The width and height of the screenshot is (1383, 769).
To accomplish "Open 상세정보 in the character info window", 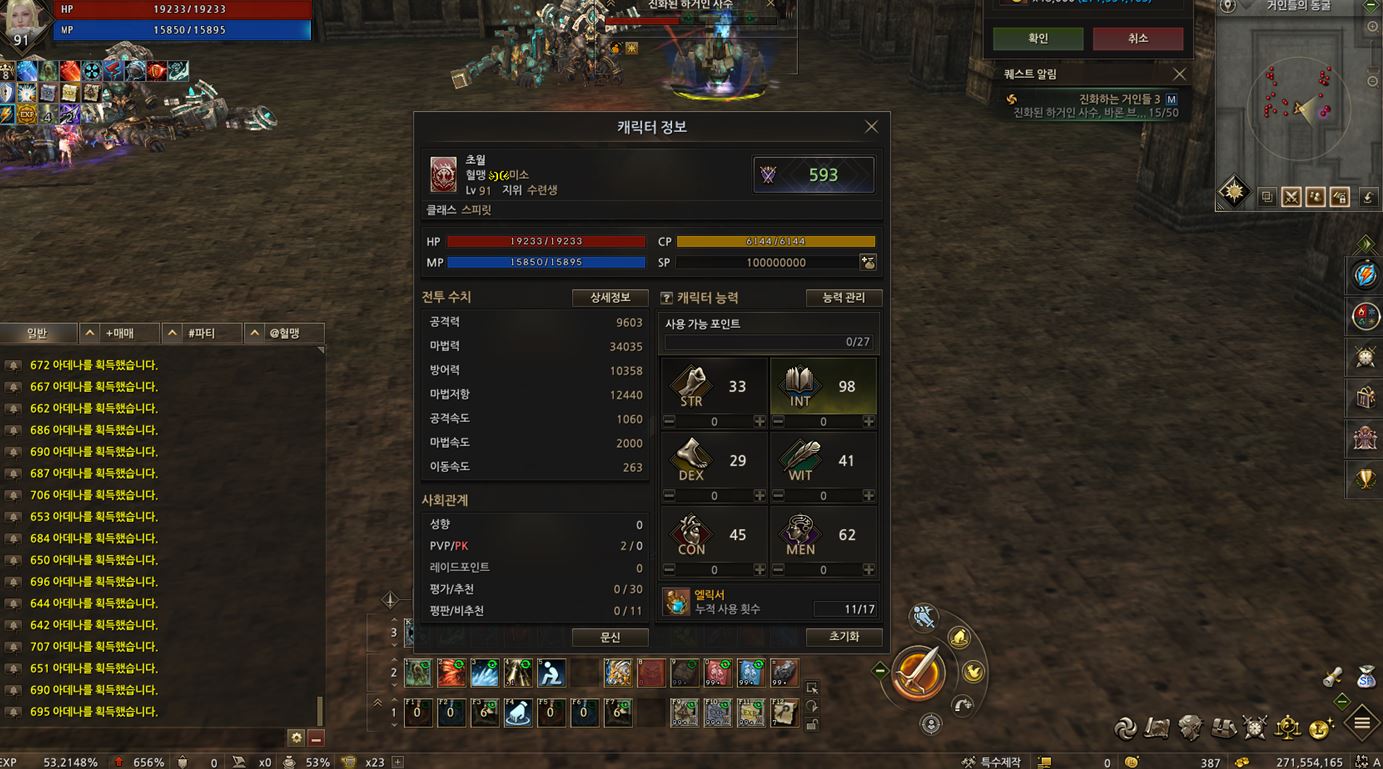I will point(610,297).
